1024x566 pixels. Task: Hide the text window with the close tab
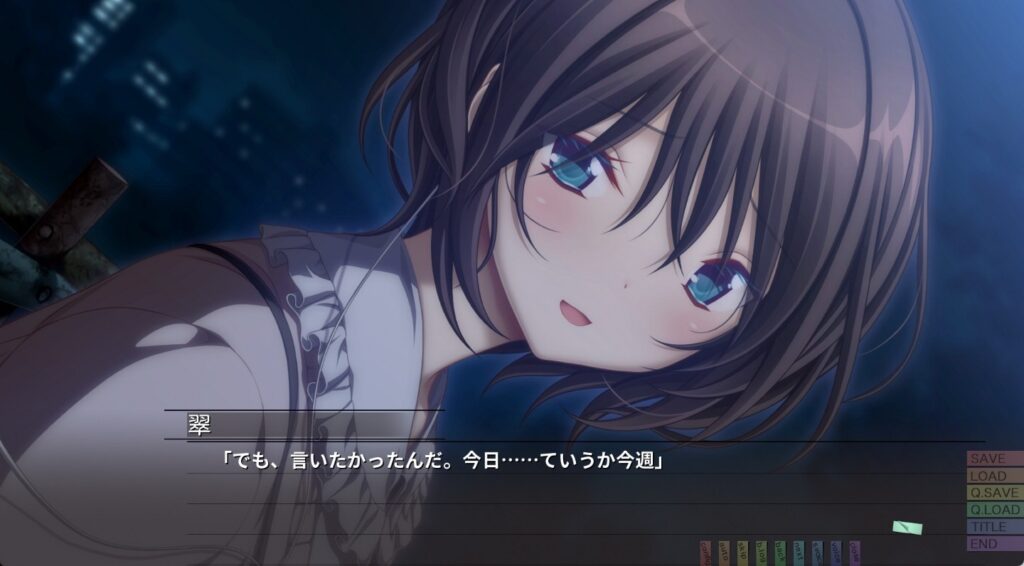[x=854, y=552]
